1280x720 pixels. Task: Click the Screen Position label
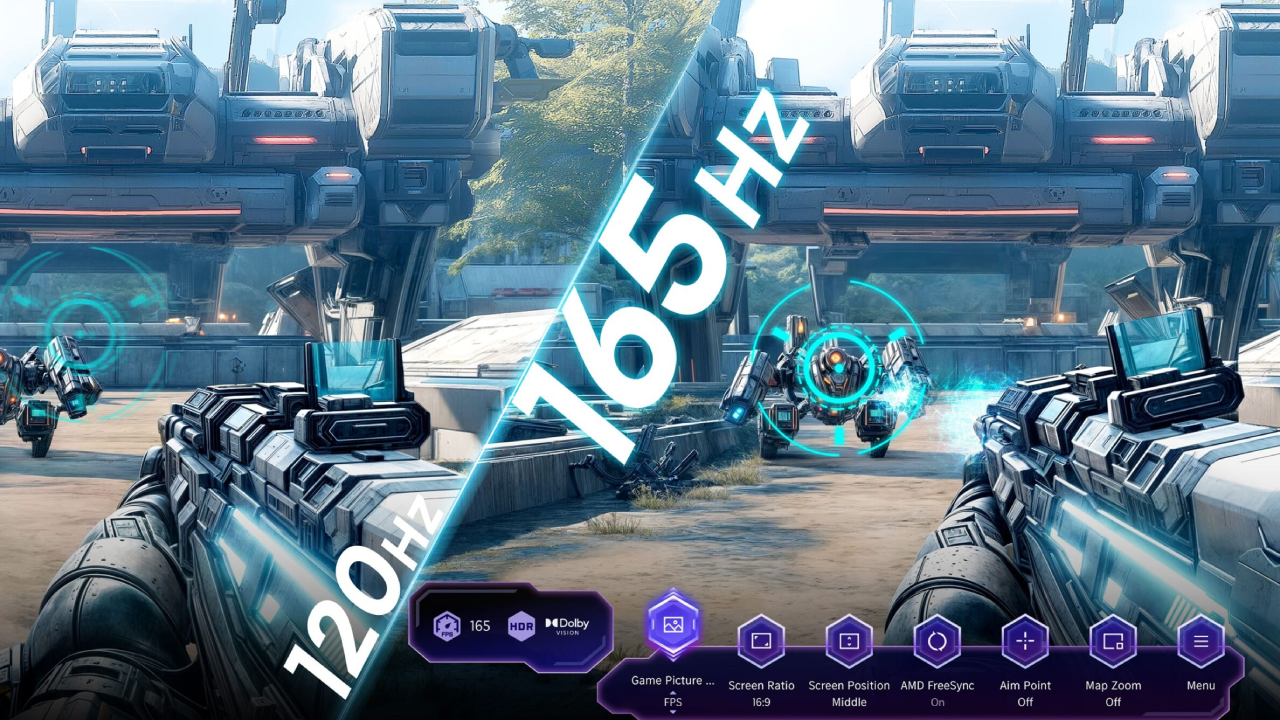(848, 686)
